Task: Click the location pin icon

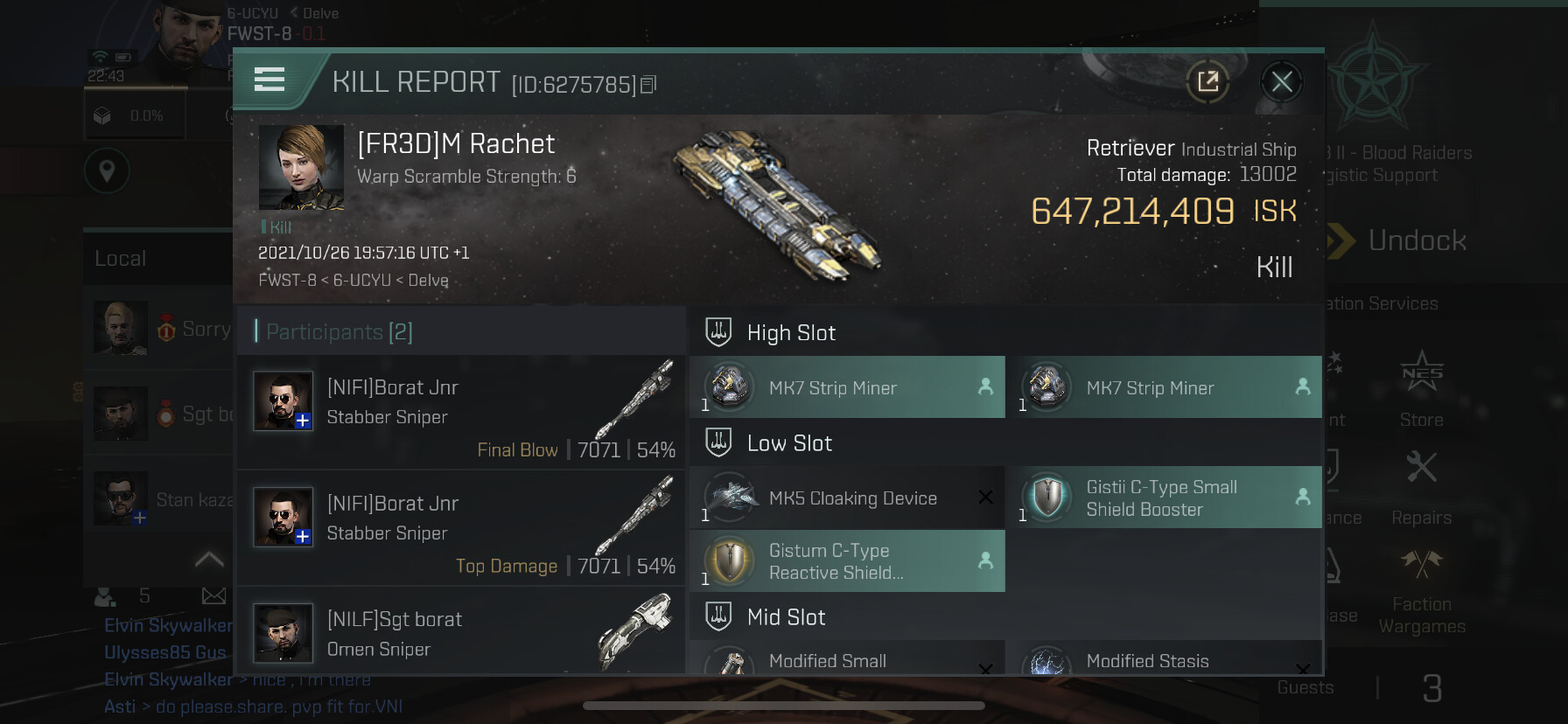Action: click(107, 171)
